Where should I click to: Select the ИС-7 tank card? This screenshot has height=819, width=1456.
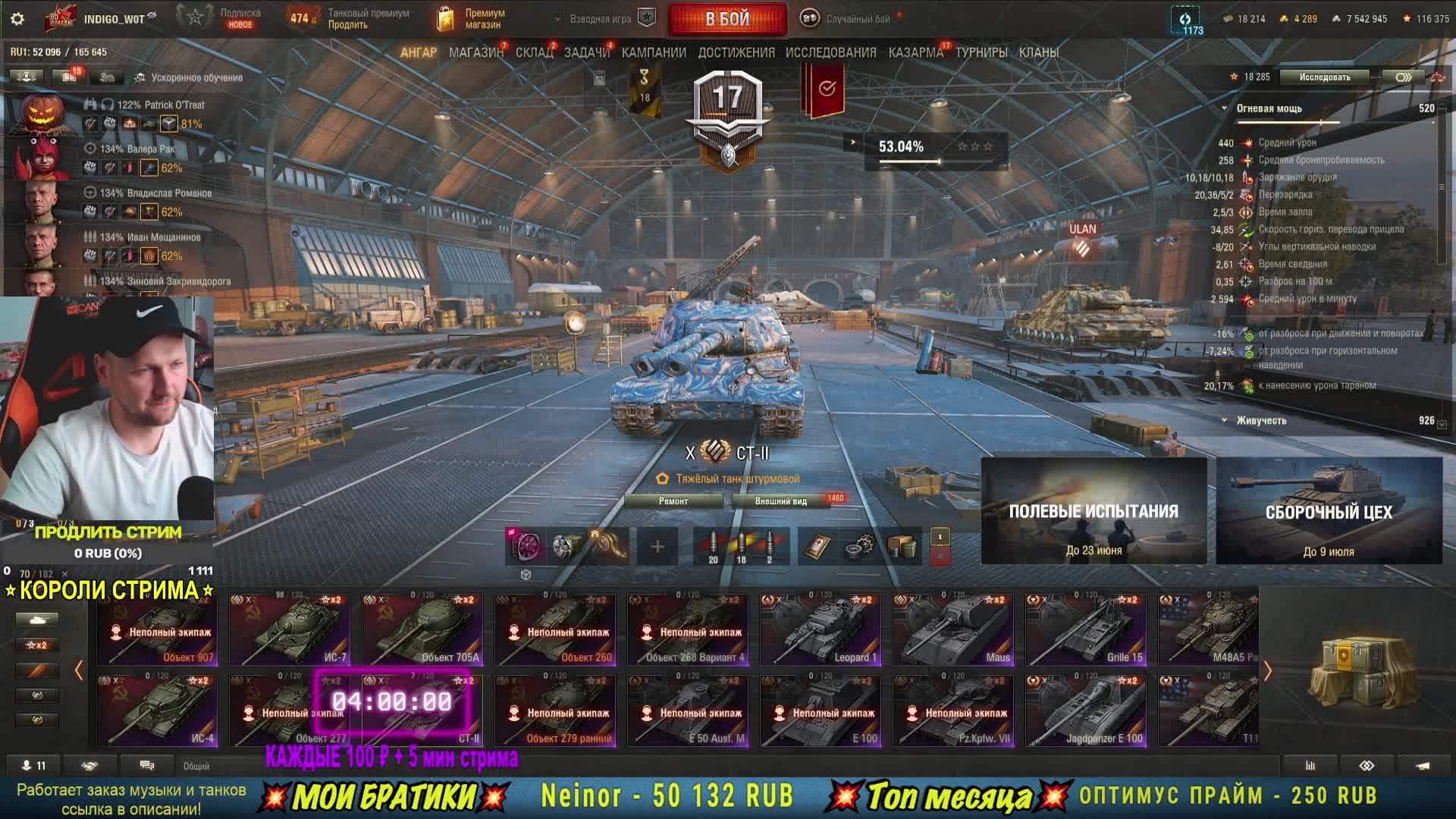[x=290, y=630]
